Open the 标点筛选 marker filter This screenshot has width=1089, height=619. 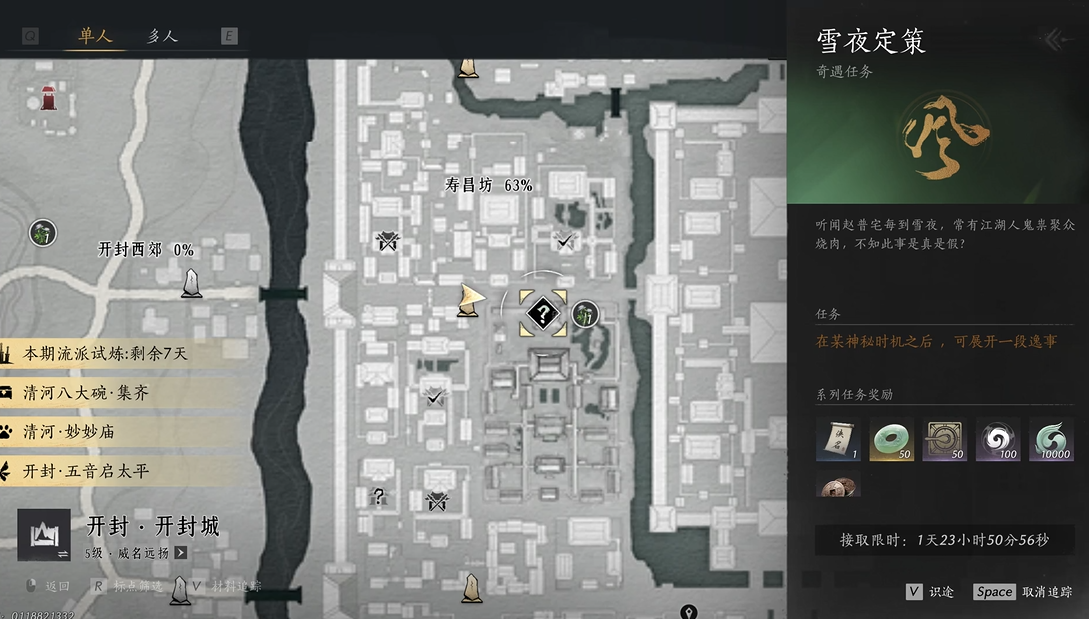click(x=136, y=586)
